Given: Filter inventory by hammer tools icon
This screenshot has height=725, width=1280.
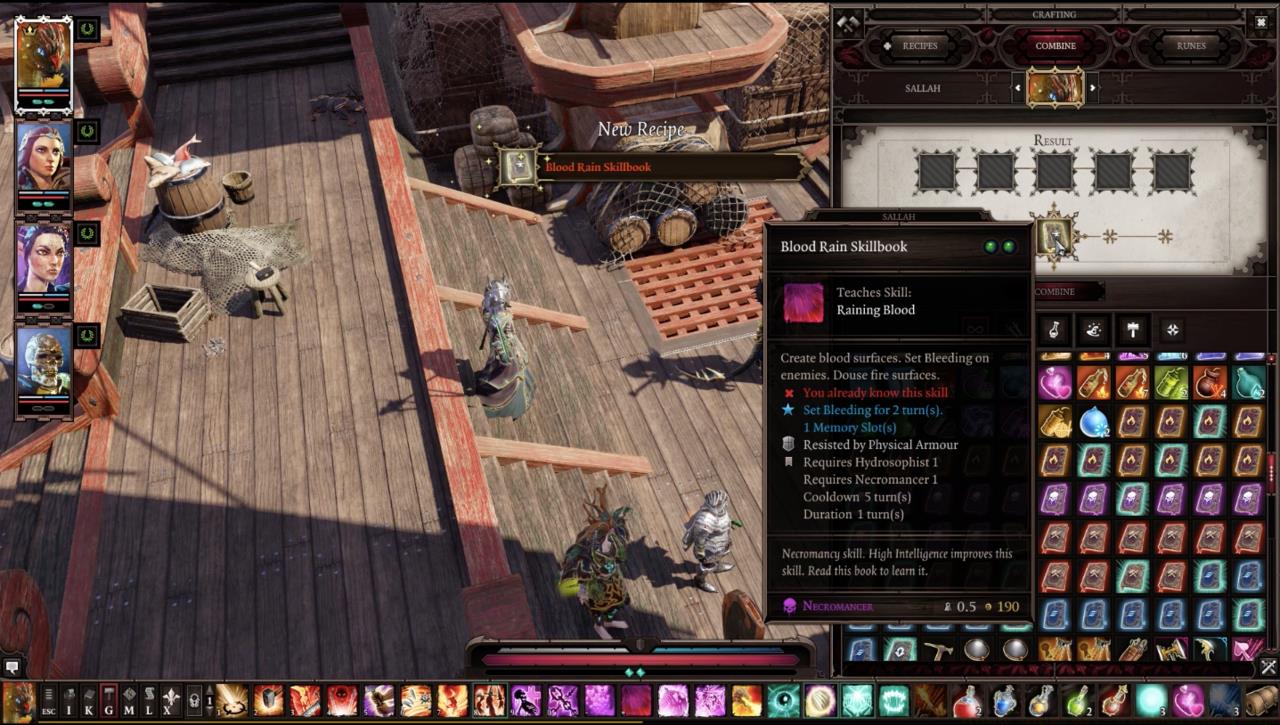Looking at the screenshot, I should [1132, 329].
